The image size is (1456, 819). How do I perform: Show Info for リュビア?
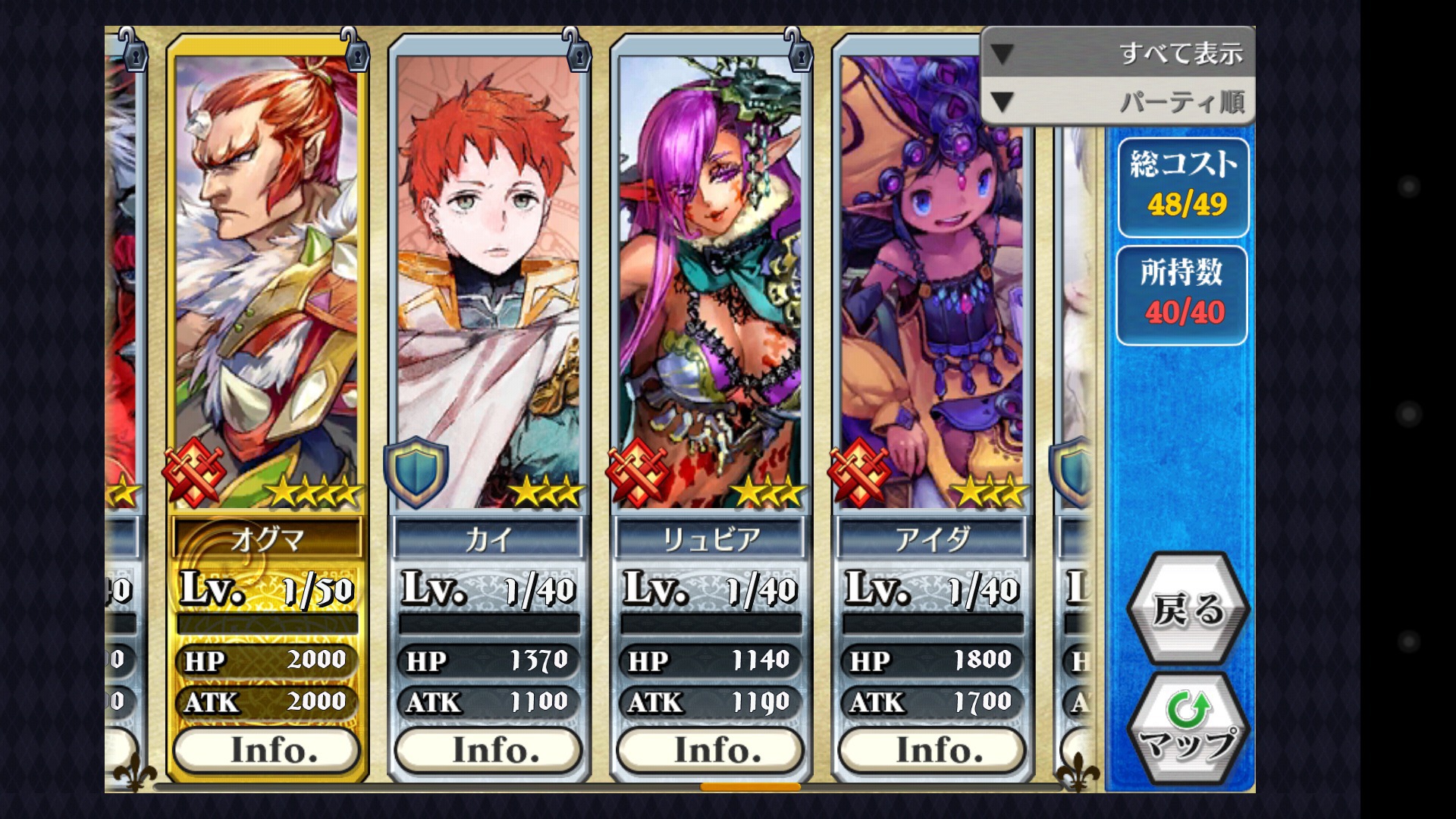(x=711, y=750)
